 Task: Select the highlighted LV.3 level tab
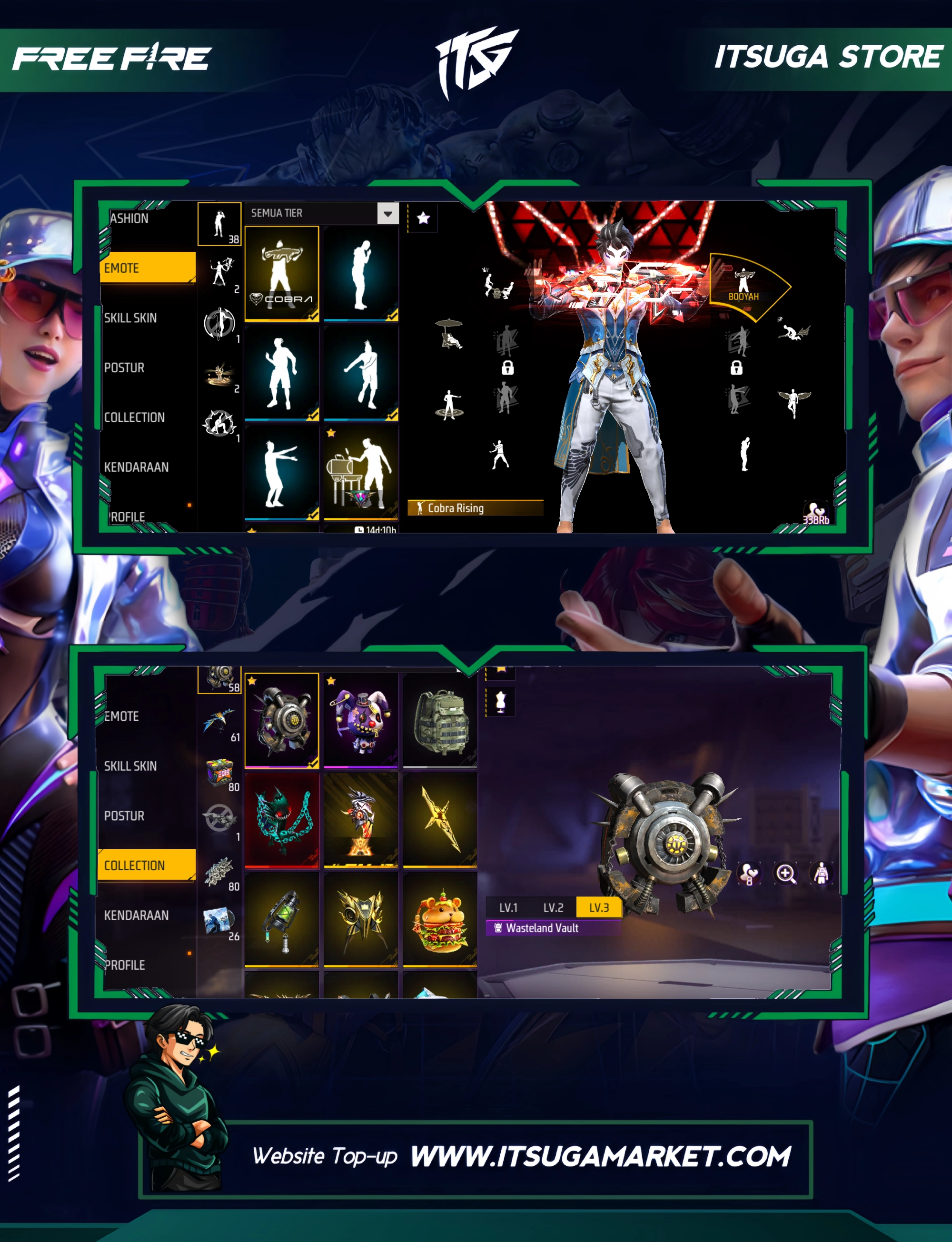[x=598, y=907]
